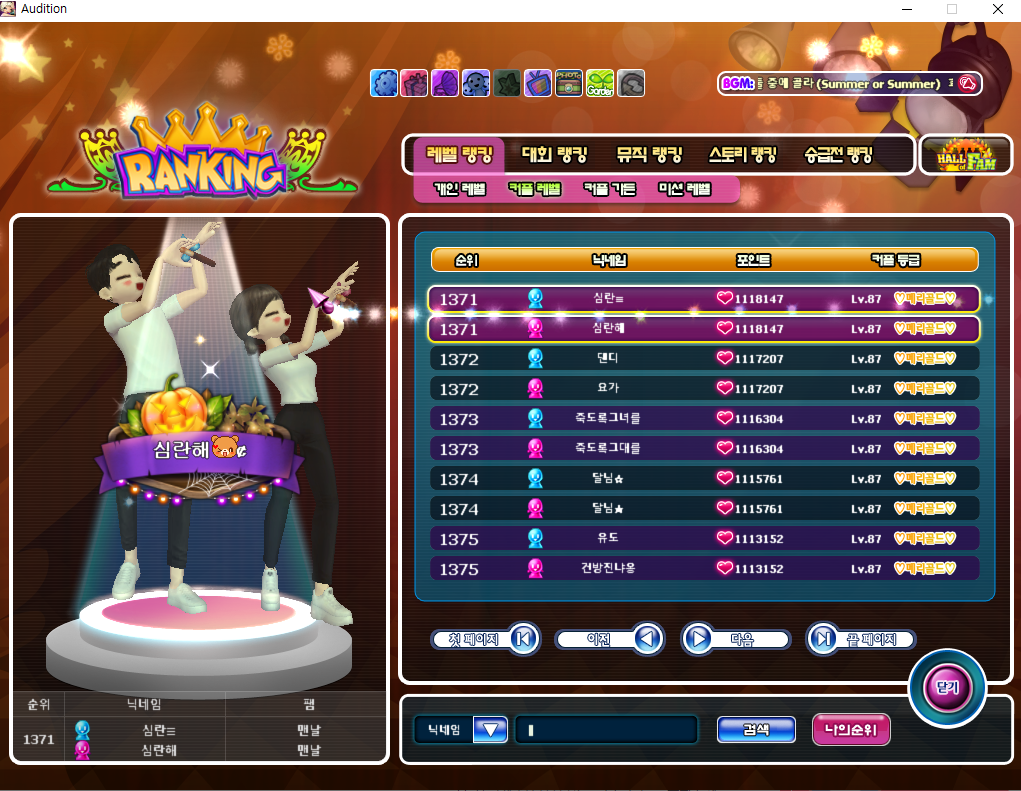This screenshot has height=791, width=1021.
Task: Open the Hall of Fame button
Action: click(x=965, y=155)
